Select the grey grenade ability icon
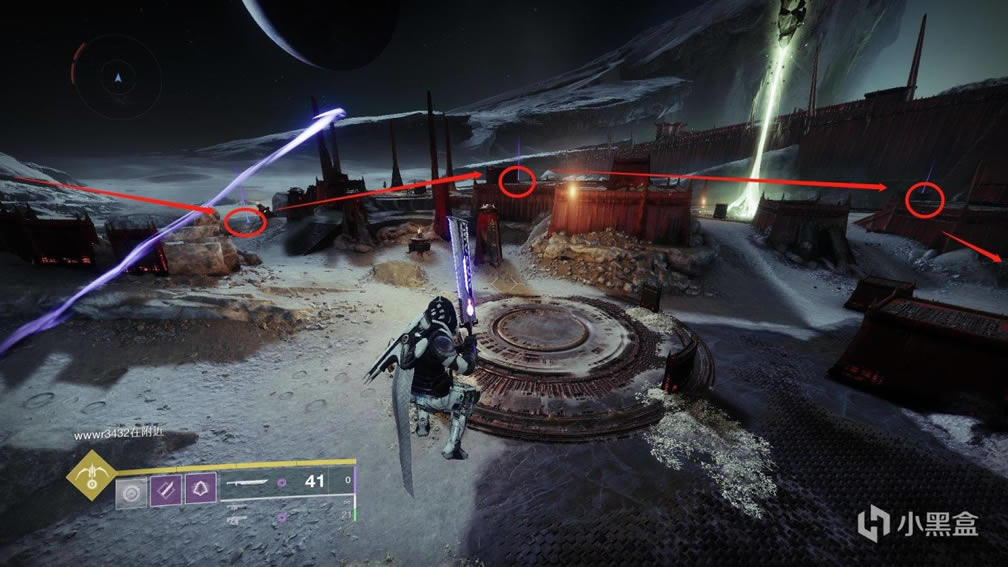1008x567 pixels. point(130,490)
